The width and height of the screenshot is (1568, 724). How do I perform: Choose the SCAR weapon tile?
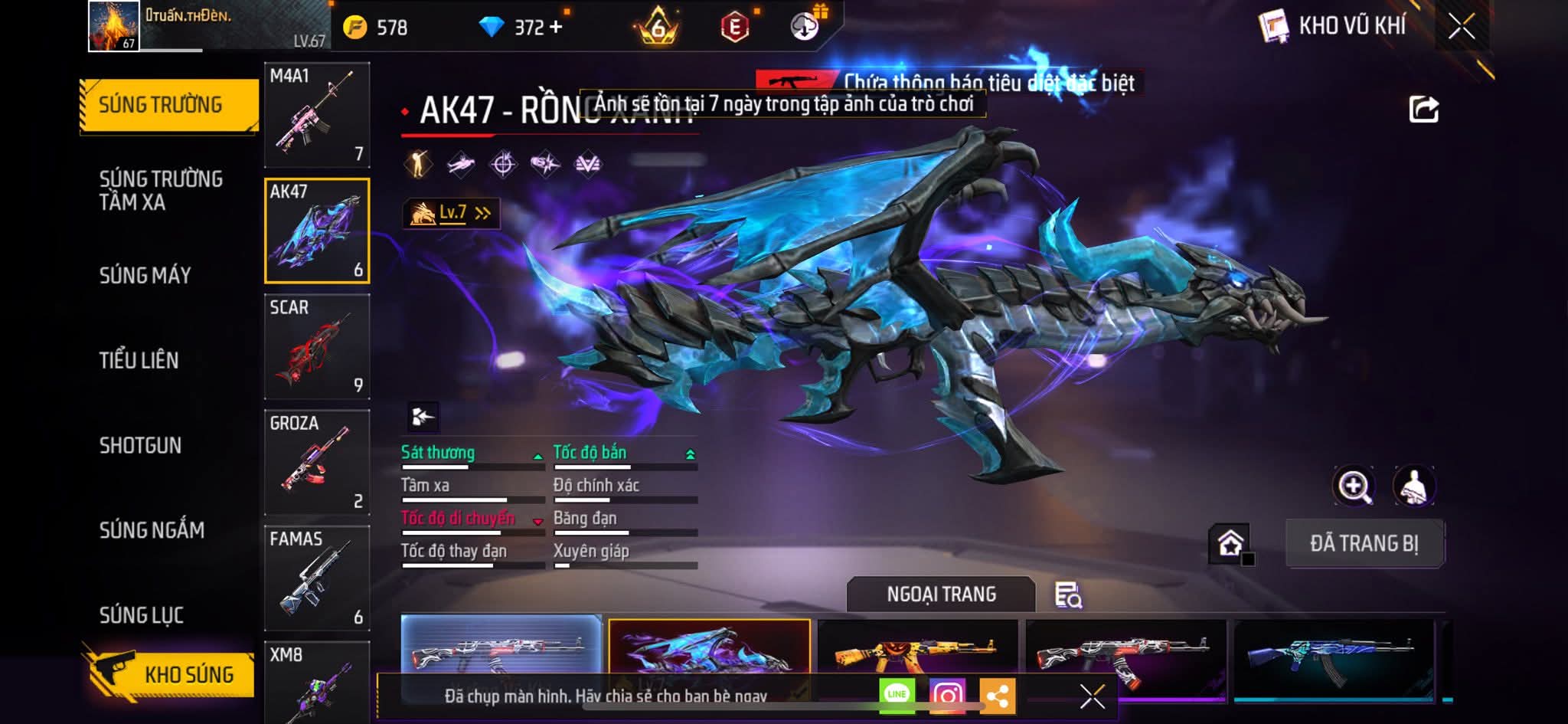317,347
